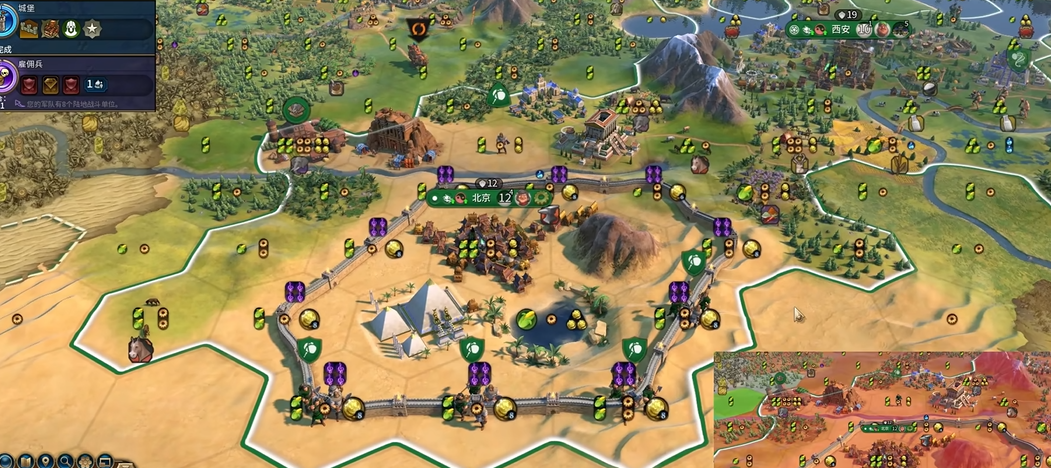Click 西安's production portrait on the banner

[900, 29]
